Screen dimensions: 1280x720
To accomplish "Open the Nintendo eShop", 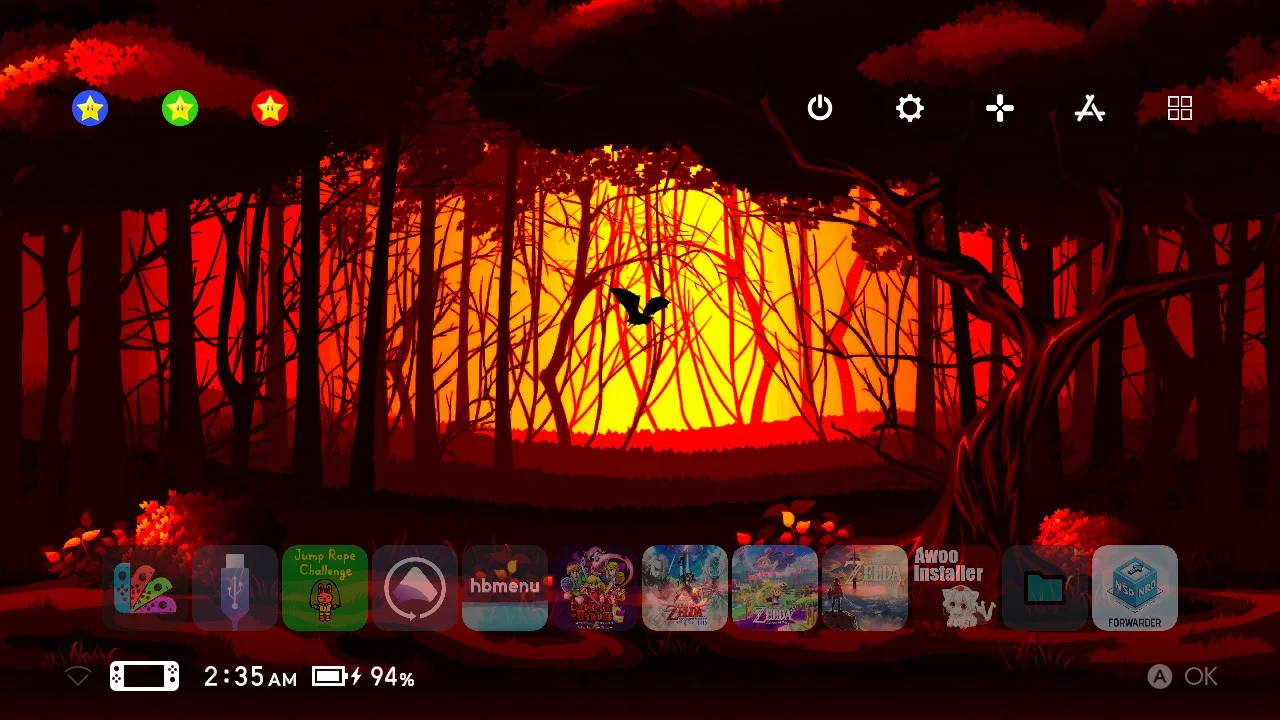I will coord(1090,108).
